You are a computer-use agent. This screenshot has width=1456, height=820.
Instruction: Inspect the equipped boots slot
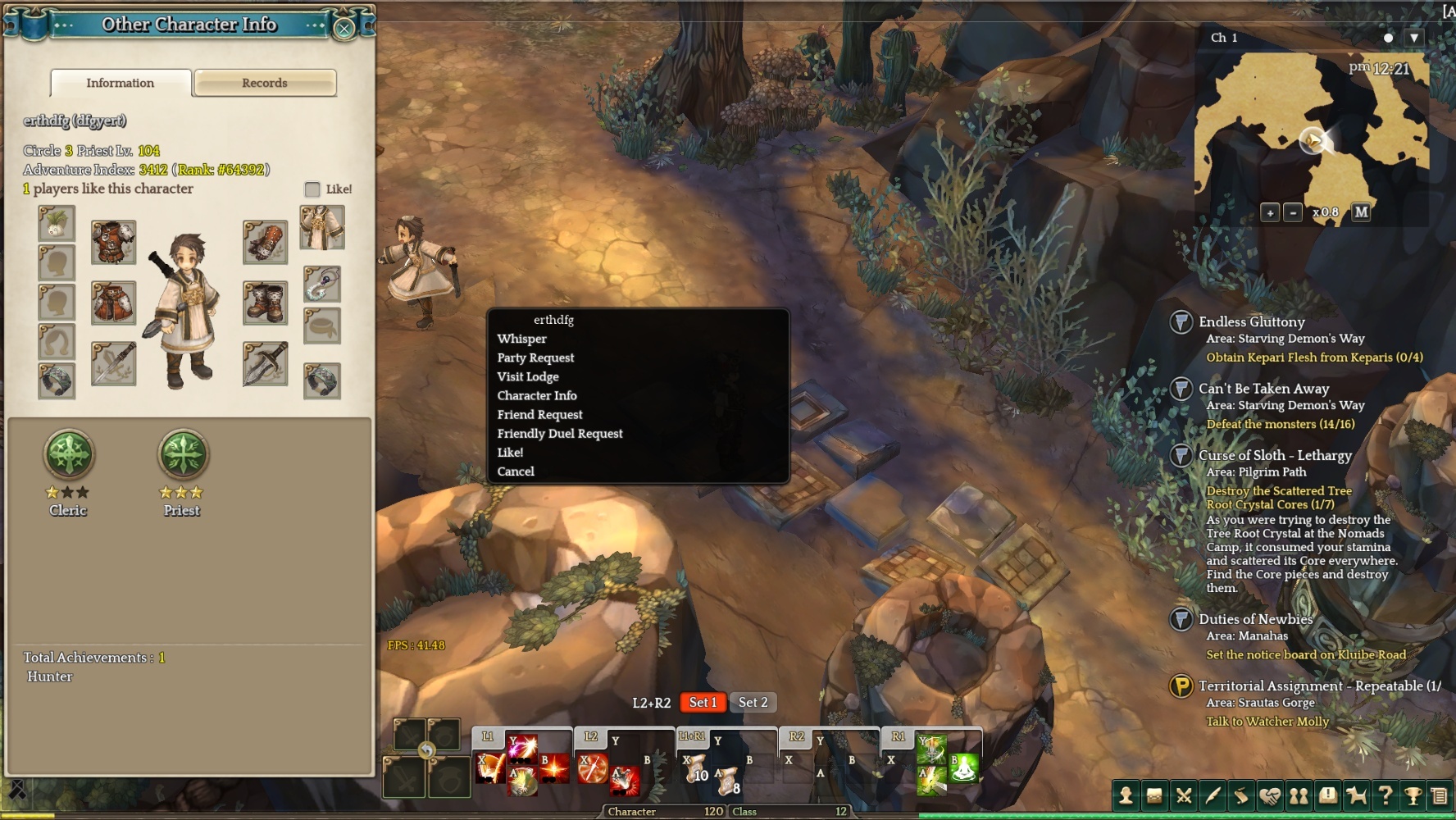coord(266,303)
